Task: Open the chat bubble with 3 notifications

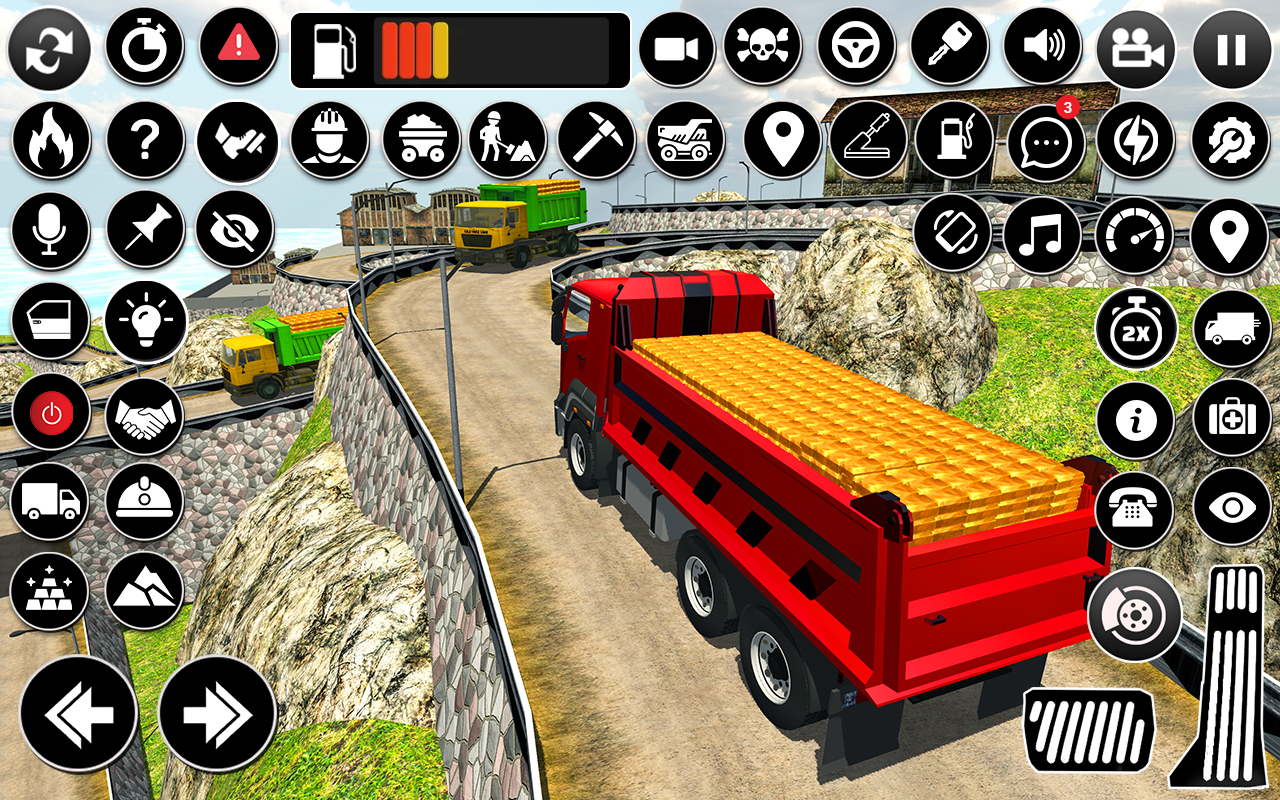Action: click(x=1046, y=141)
